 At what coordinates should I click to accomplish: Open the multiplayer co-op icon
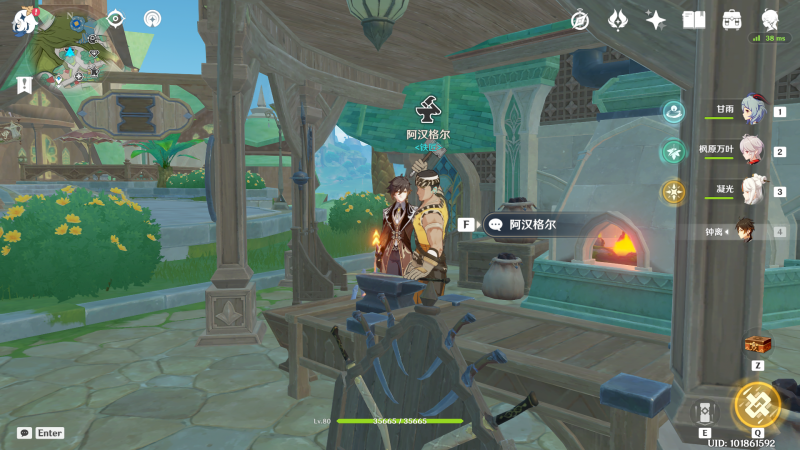152,18
